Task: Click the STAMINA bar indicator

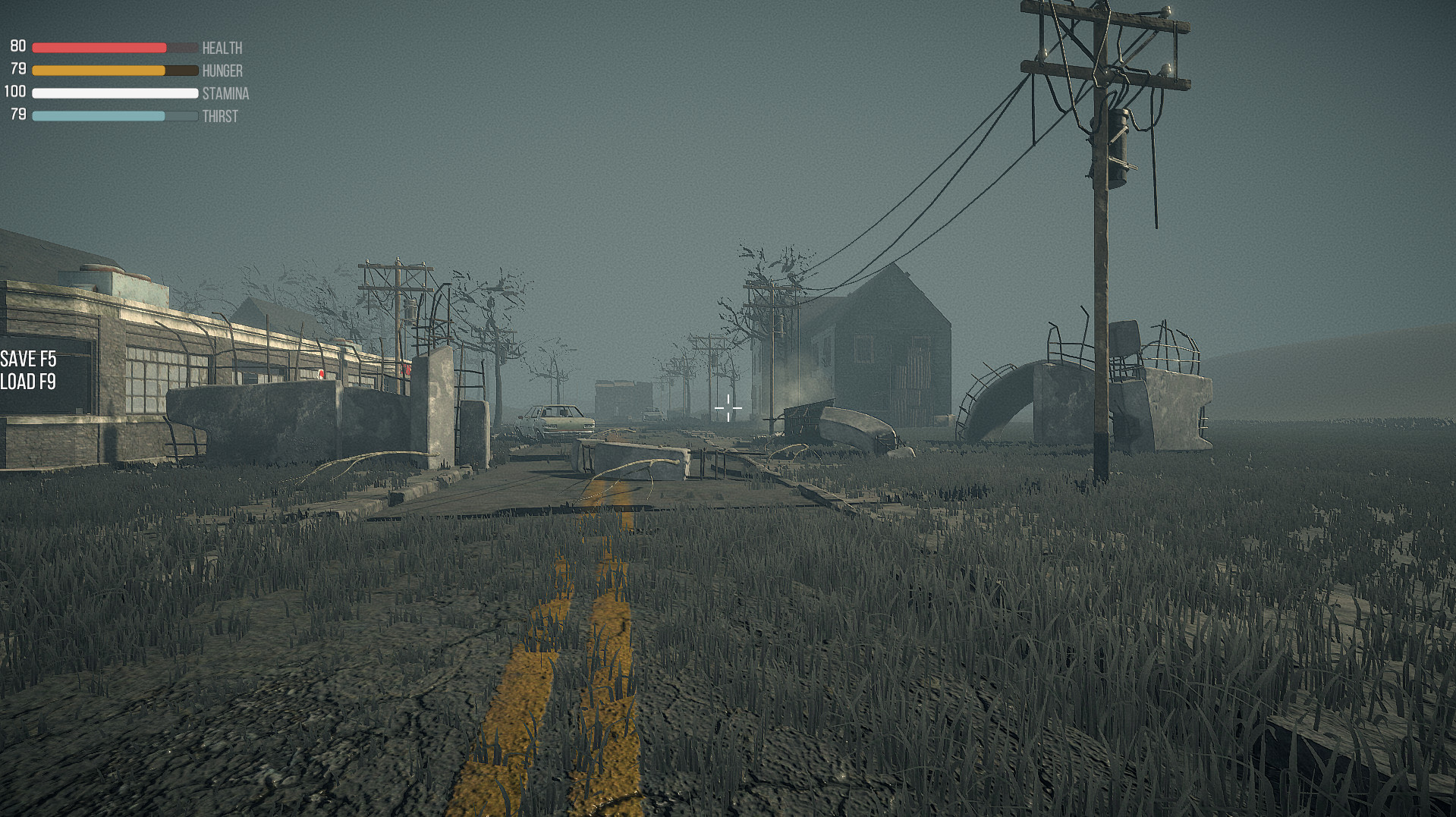Action: [114, 93]
